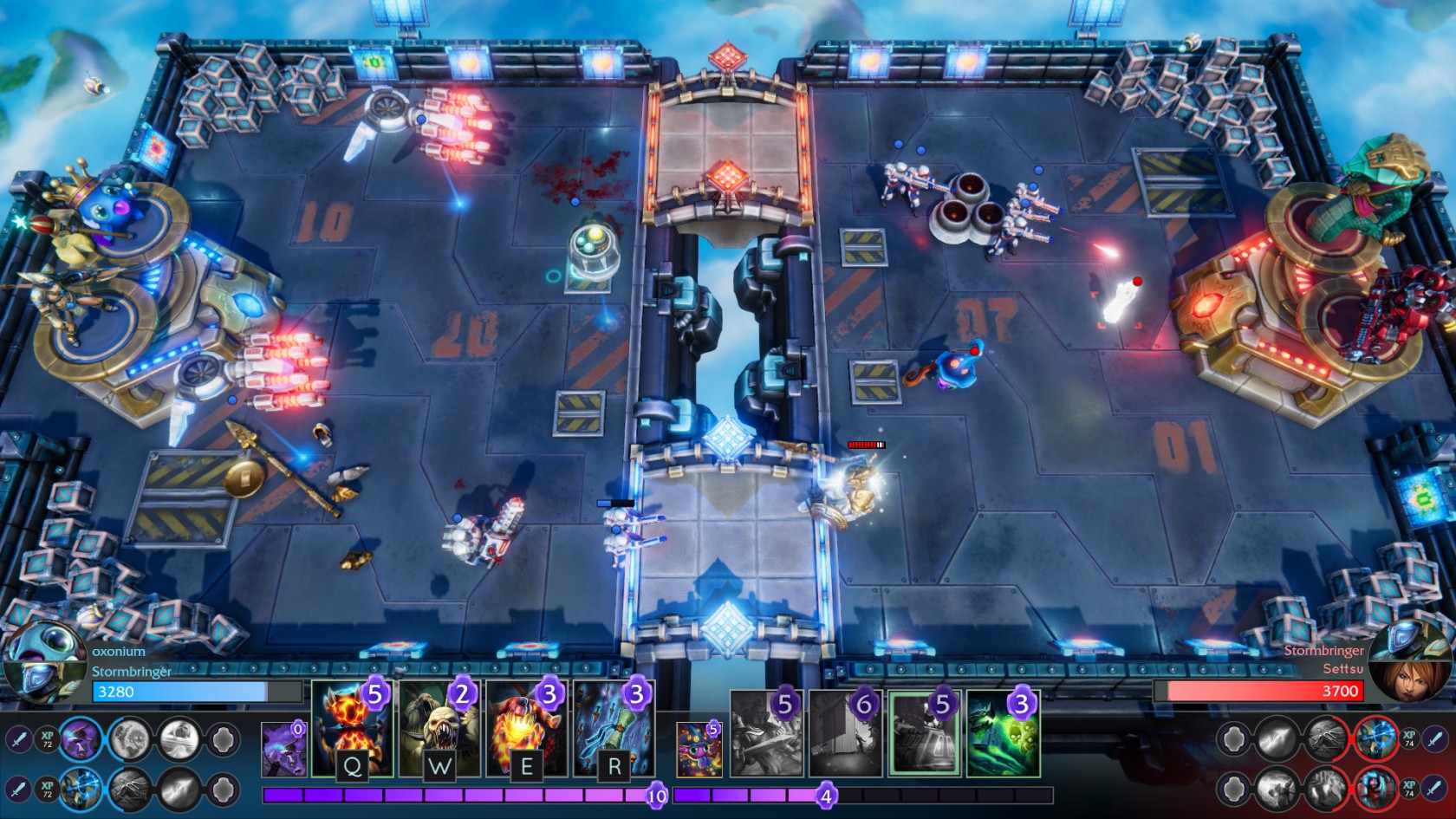Select the purple next-card preview costing 0

click(283, 749)
